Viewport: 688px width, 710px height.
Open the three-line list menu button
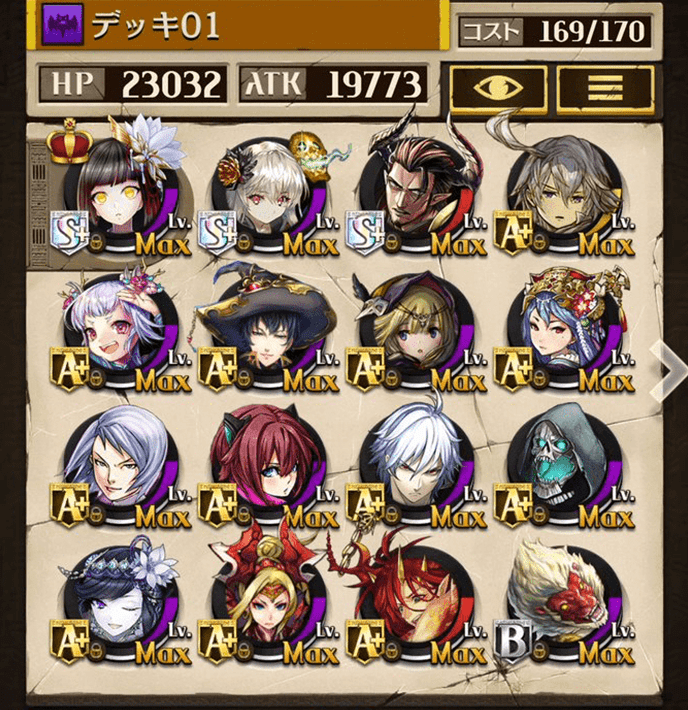coord(605,87)
